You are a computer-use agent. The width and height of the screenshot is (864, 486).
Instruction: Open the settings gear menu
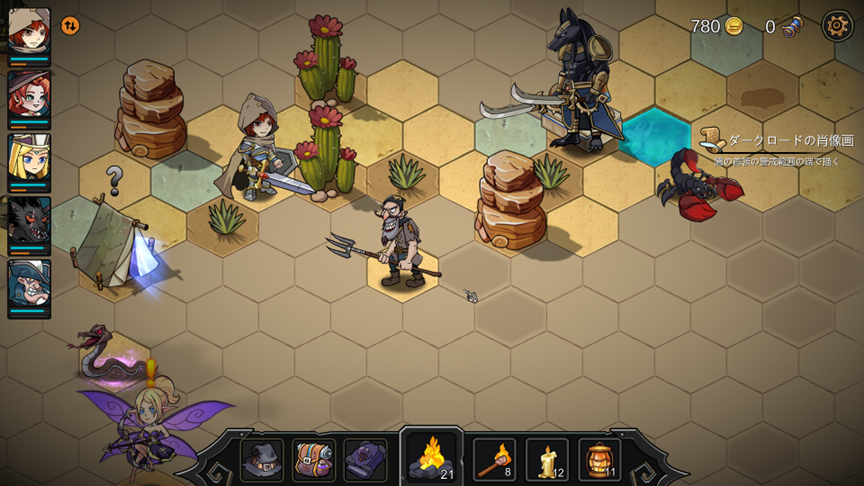pos(837,26)
